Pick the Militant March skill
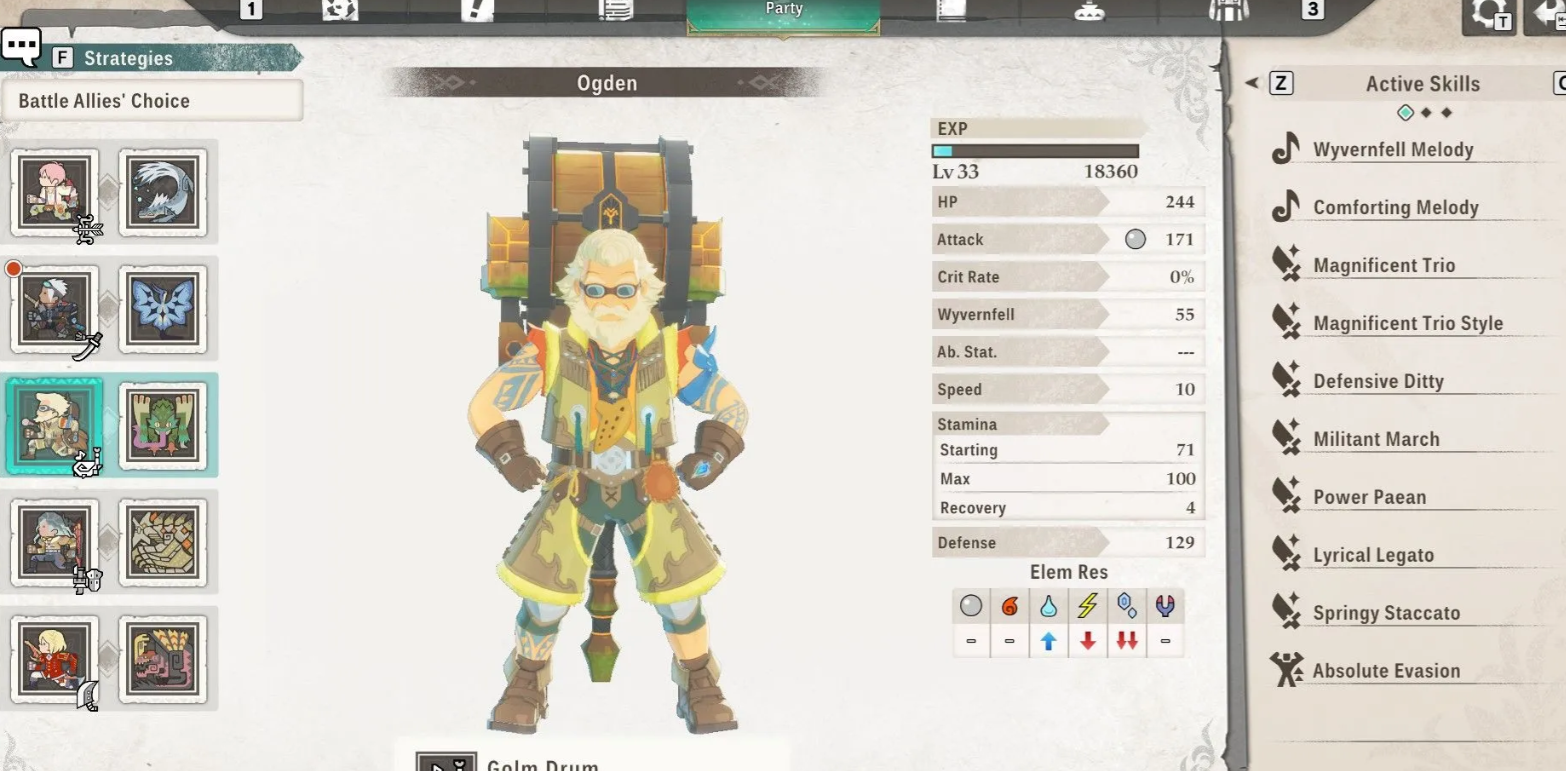Screen dimensions: 1566x771 pyautogui.click(x=1376, y=440)
